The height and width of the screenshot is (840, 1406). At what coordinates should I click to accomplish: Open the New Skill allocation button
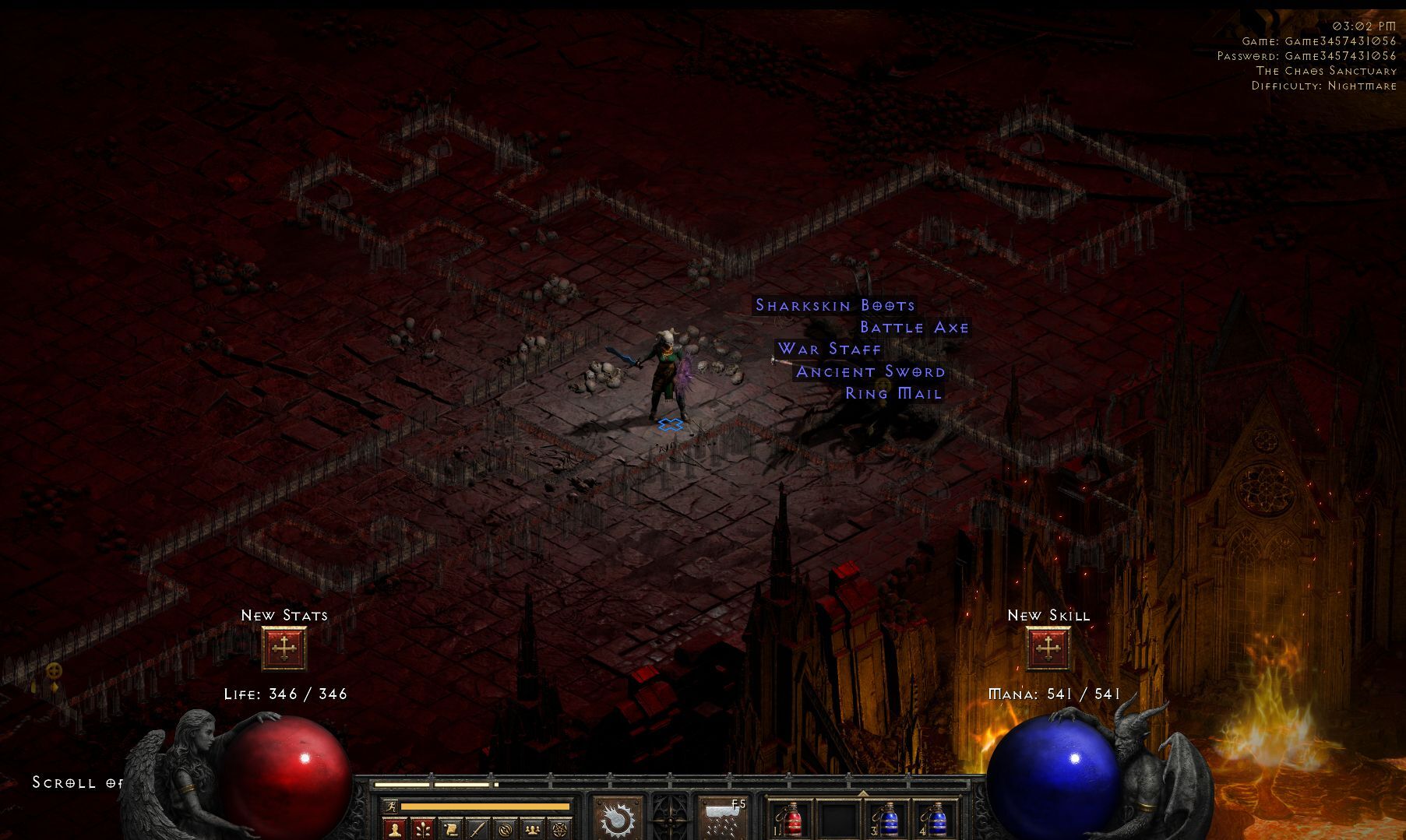pyautogui.click(x=1048, y=648)
